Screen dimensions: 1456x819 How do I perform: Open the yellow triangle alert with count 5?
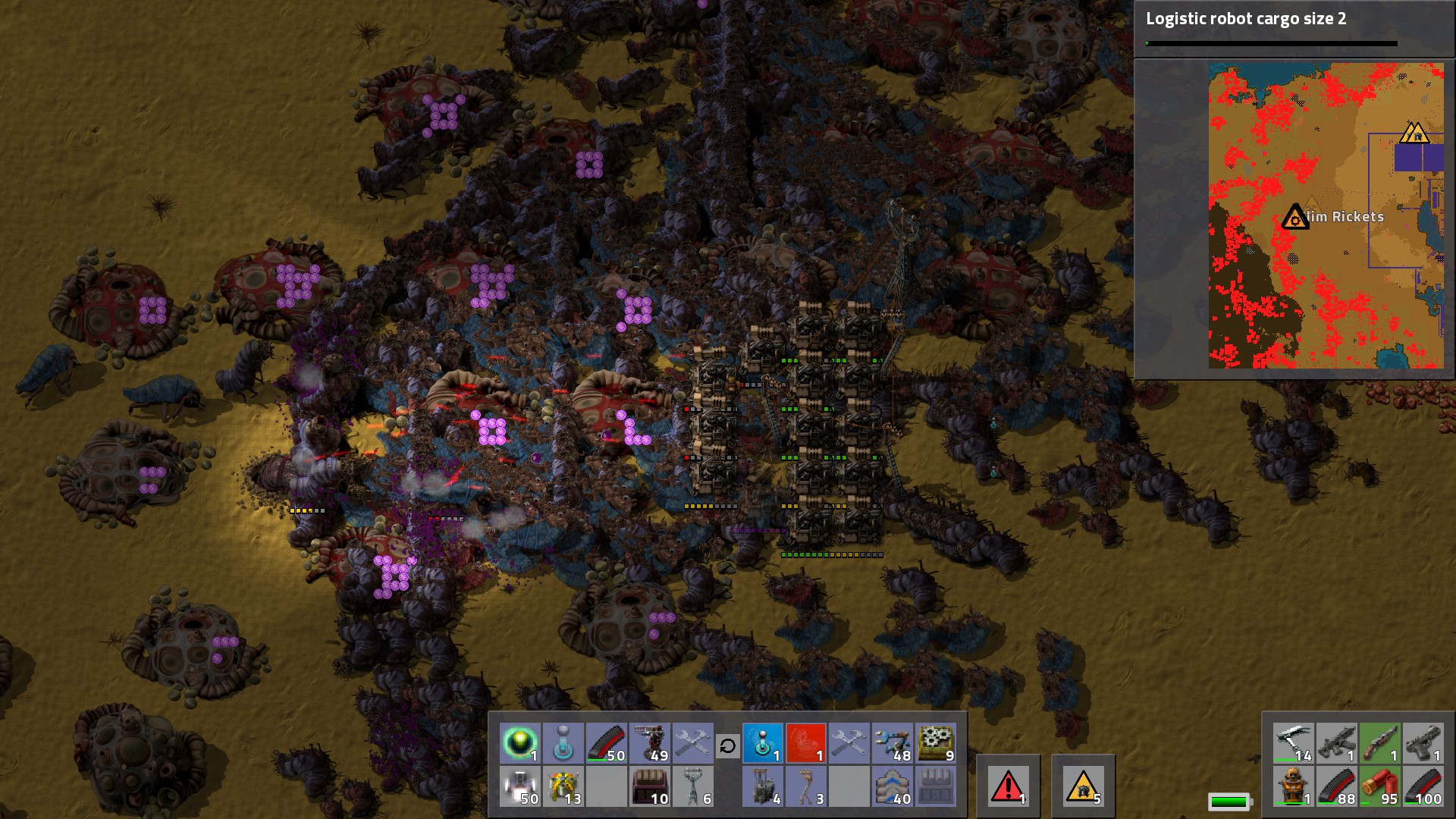(x=1083, y=786)
